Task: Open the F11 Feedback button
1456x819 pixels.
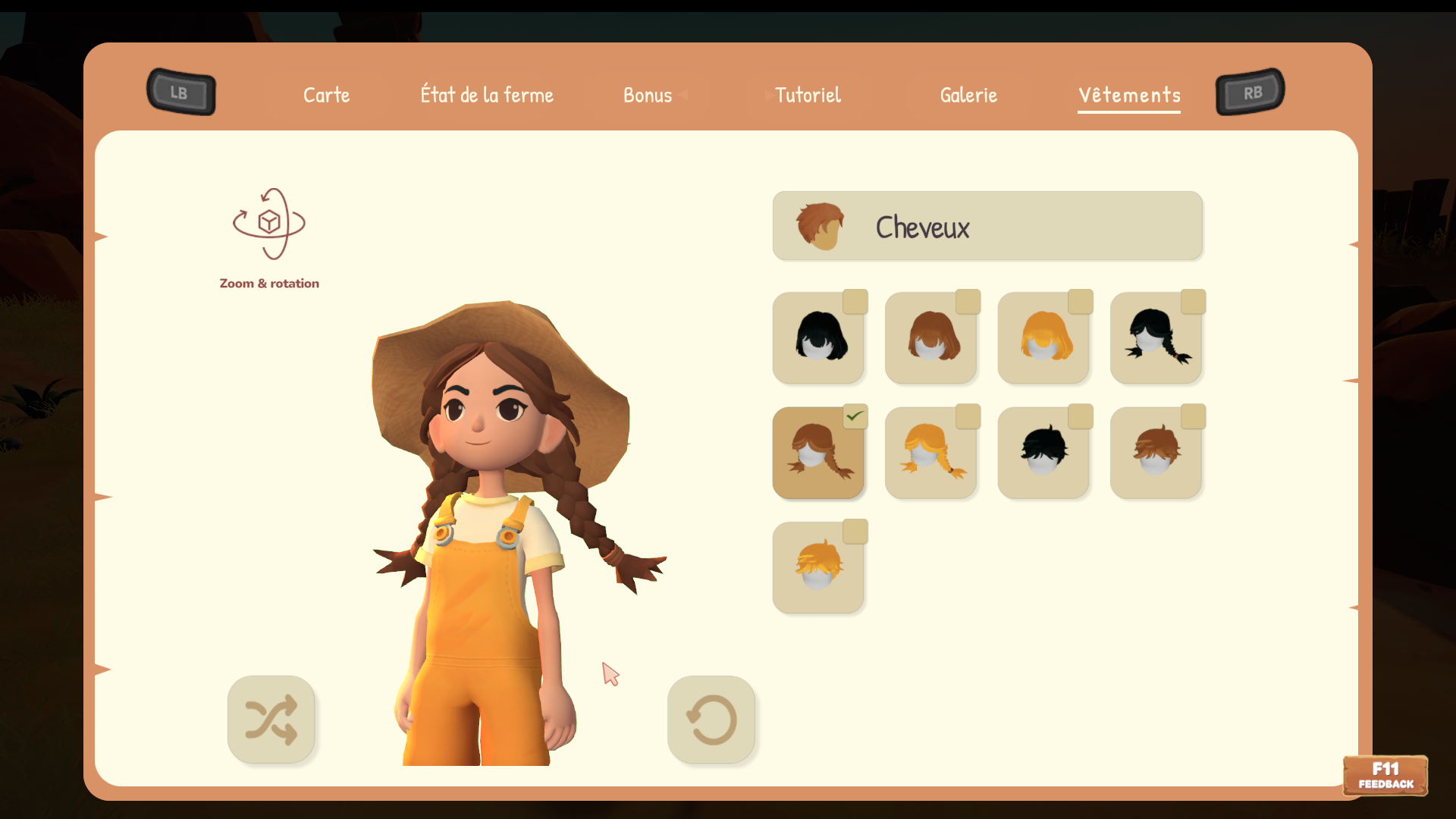Action: pos(1385,775)
